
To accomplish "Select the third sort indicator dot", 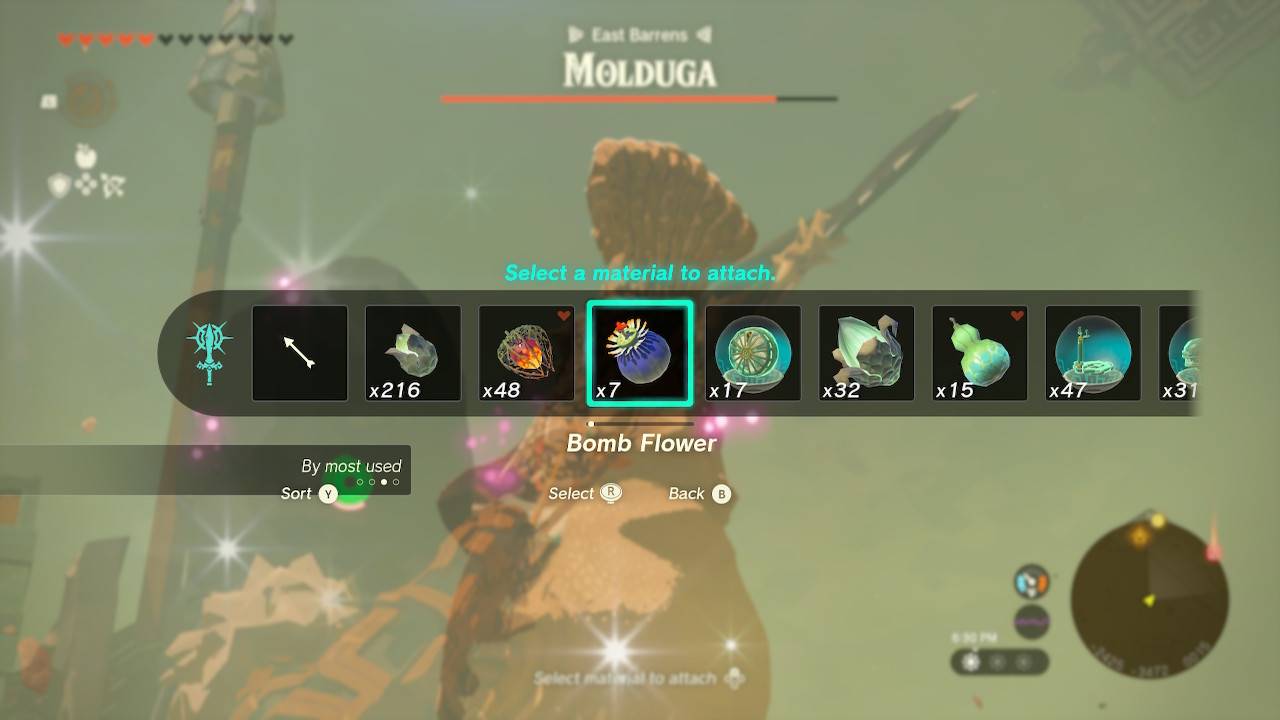I will click(384, 481).
